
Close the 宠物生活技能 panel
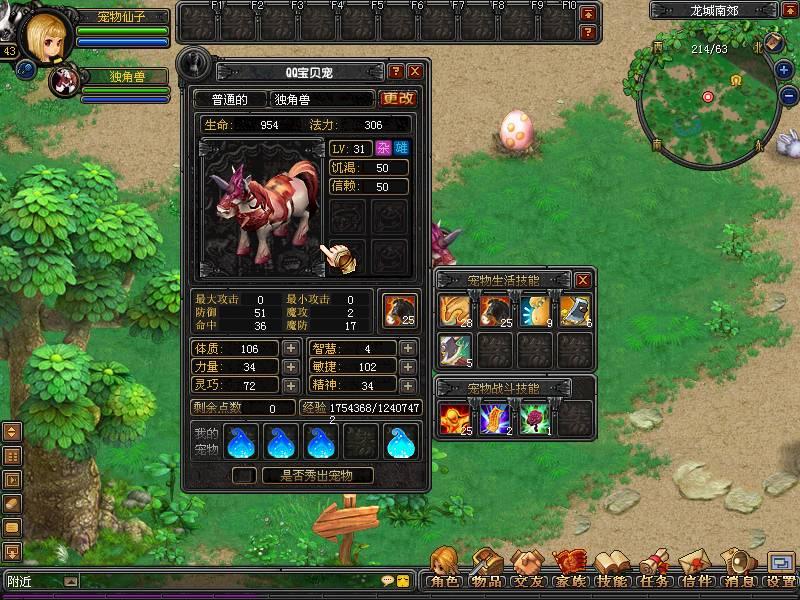[x=583, y=280]
